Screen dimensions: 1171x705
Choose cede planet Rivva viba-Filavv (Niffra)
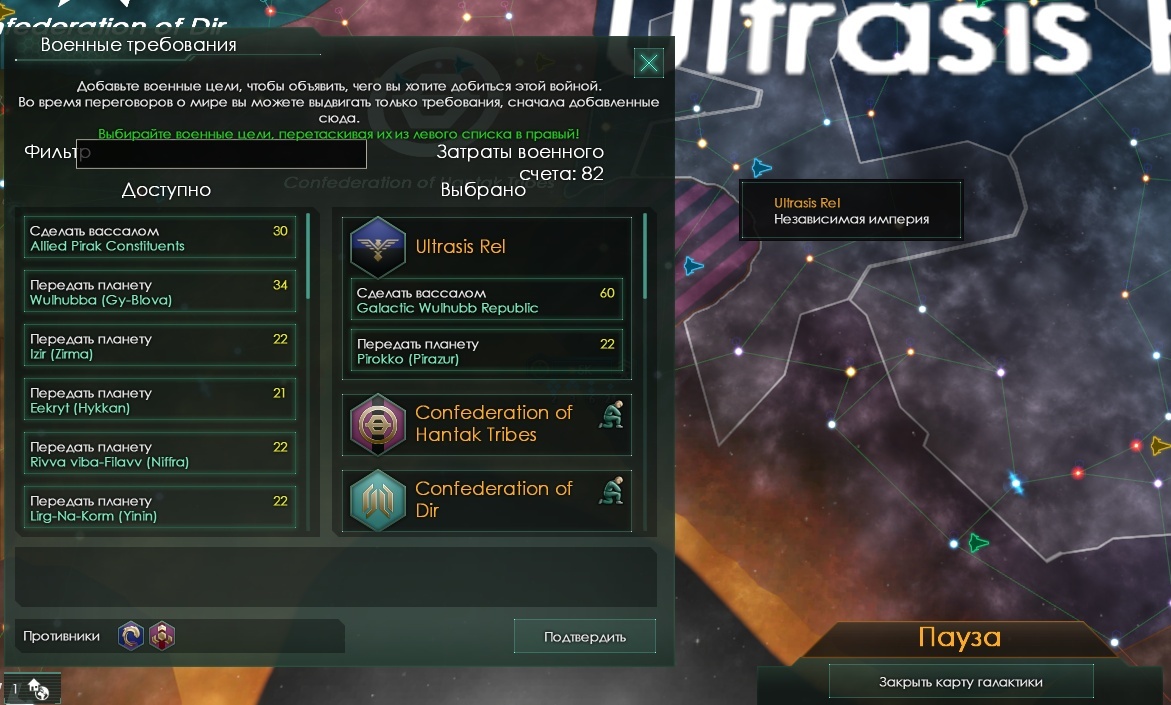pos(160,454)
